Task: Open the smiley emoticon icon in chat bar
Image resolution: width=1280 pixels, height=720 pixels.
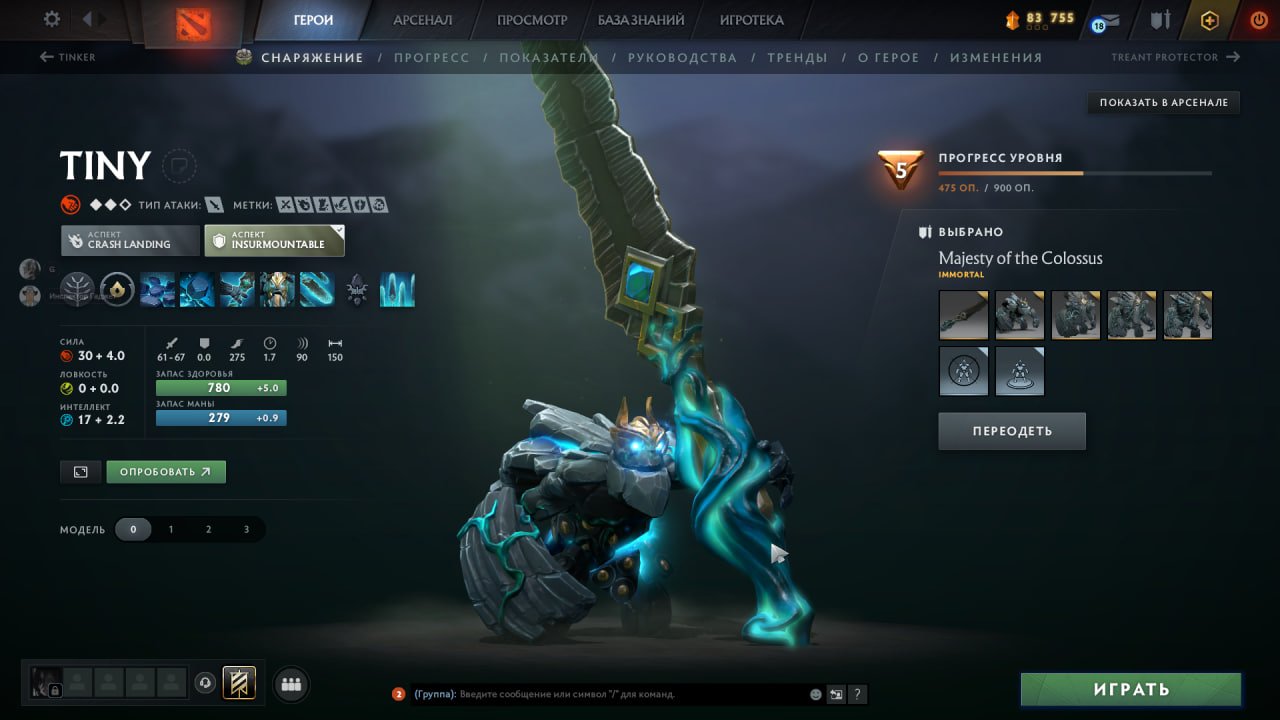Action: [x=814, y=694]
